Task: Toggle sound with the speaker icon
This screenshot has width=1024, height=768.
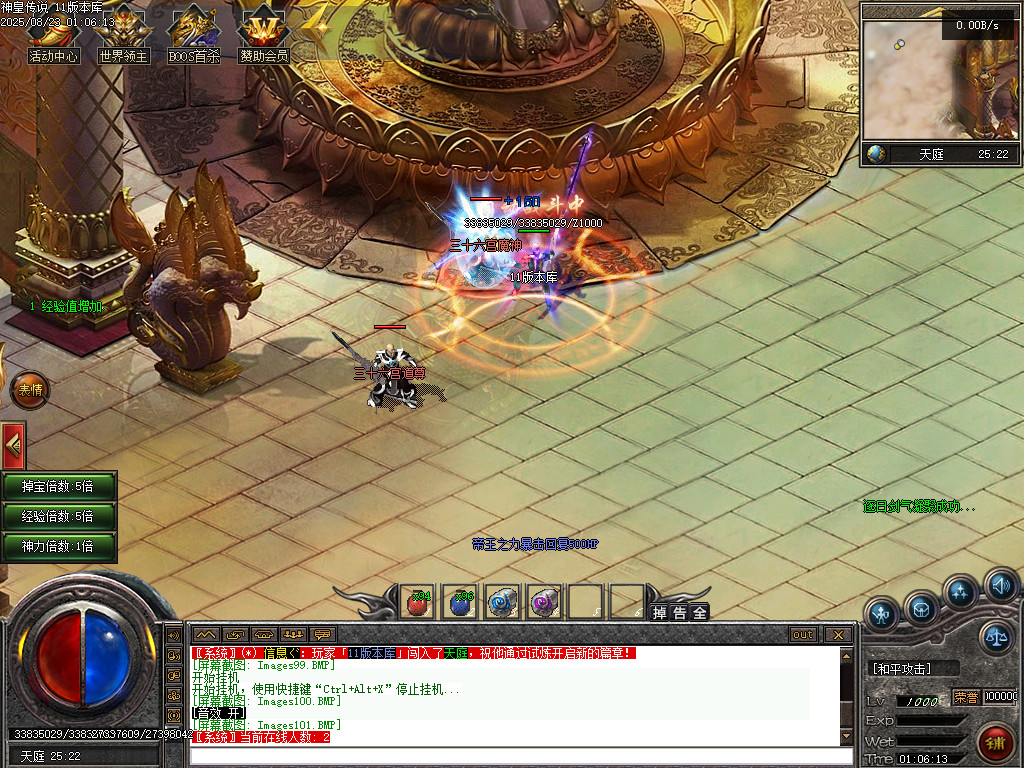Action: coord(1000,585)
